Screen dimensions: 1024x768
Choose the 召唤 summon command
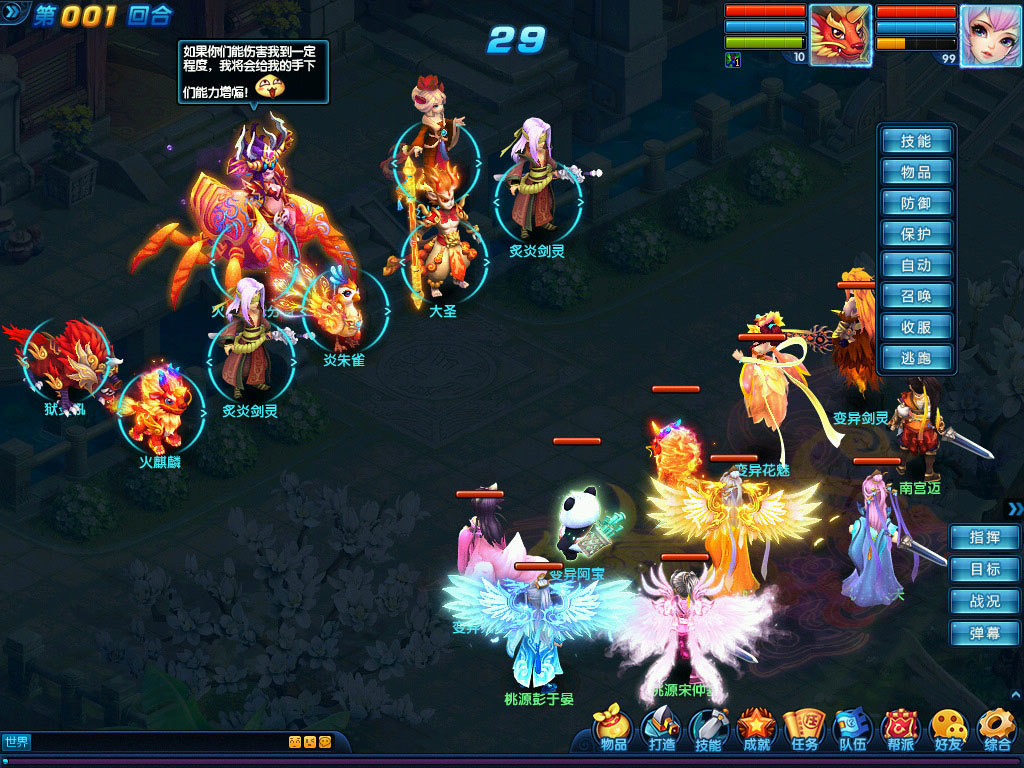click(x=916, y=296)
